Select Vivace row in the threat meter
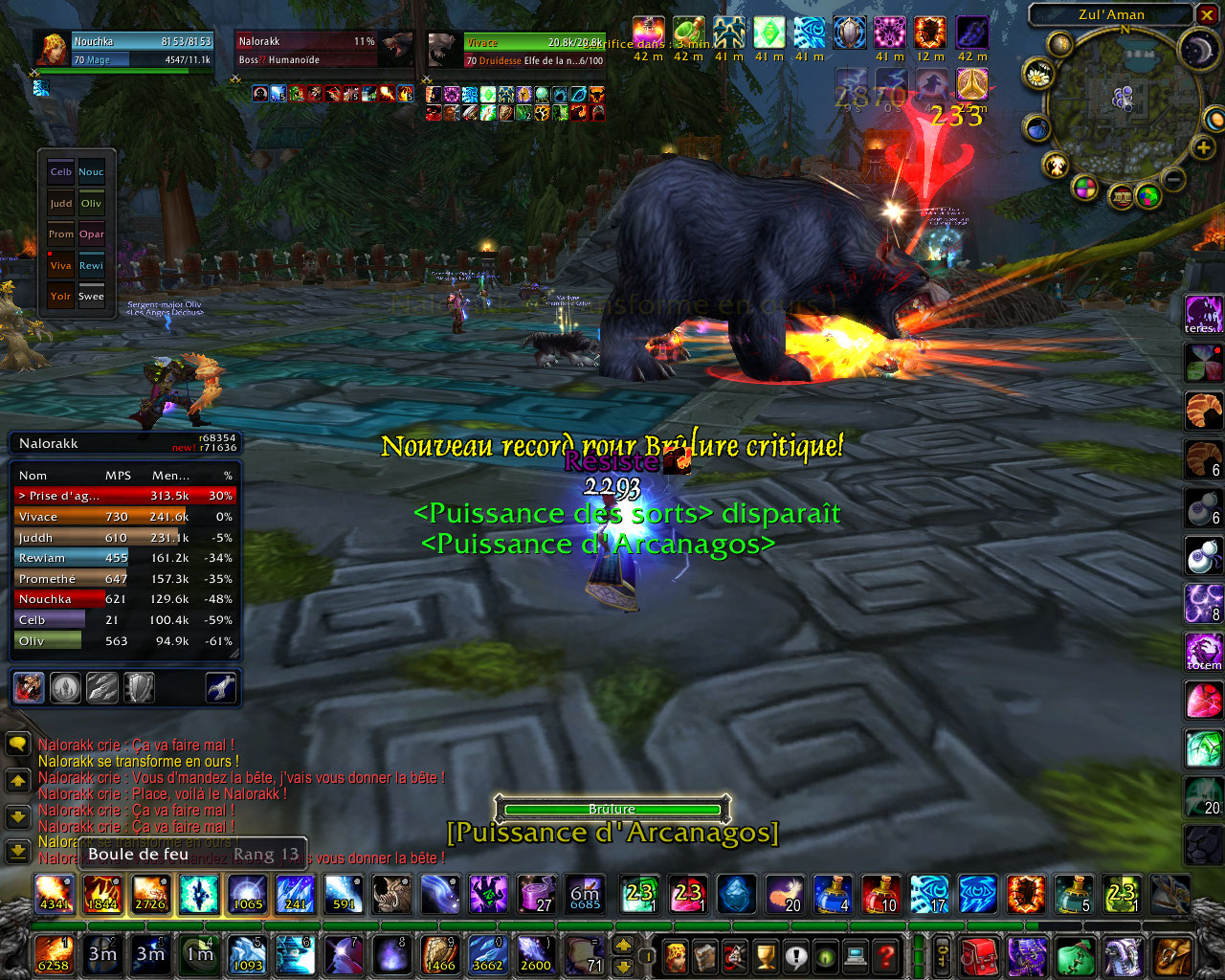 click(x=124, y=517)
